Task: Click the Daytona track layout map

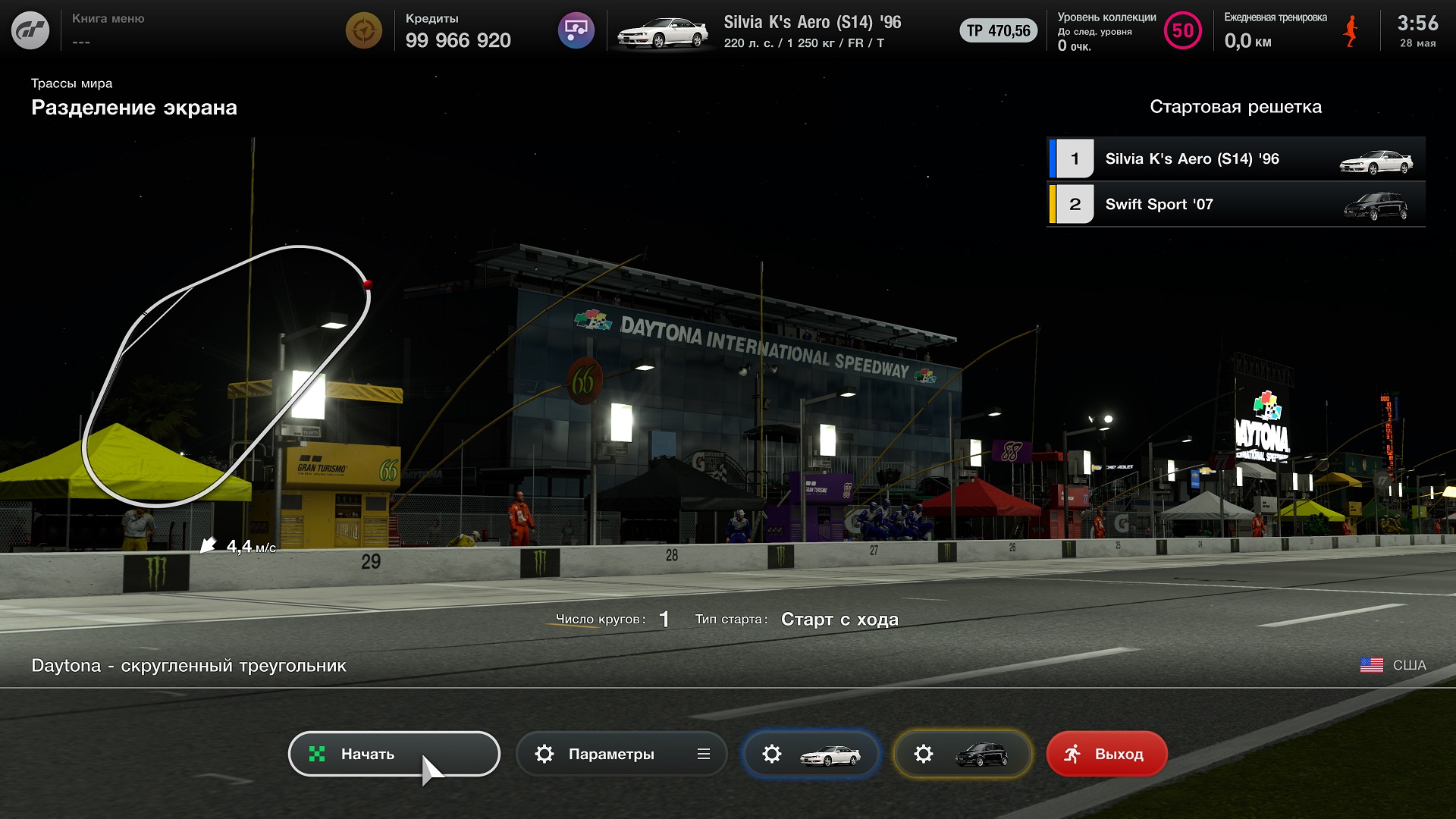Action: 226,375
